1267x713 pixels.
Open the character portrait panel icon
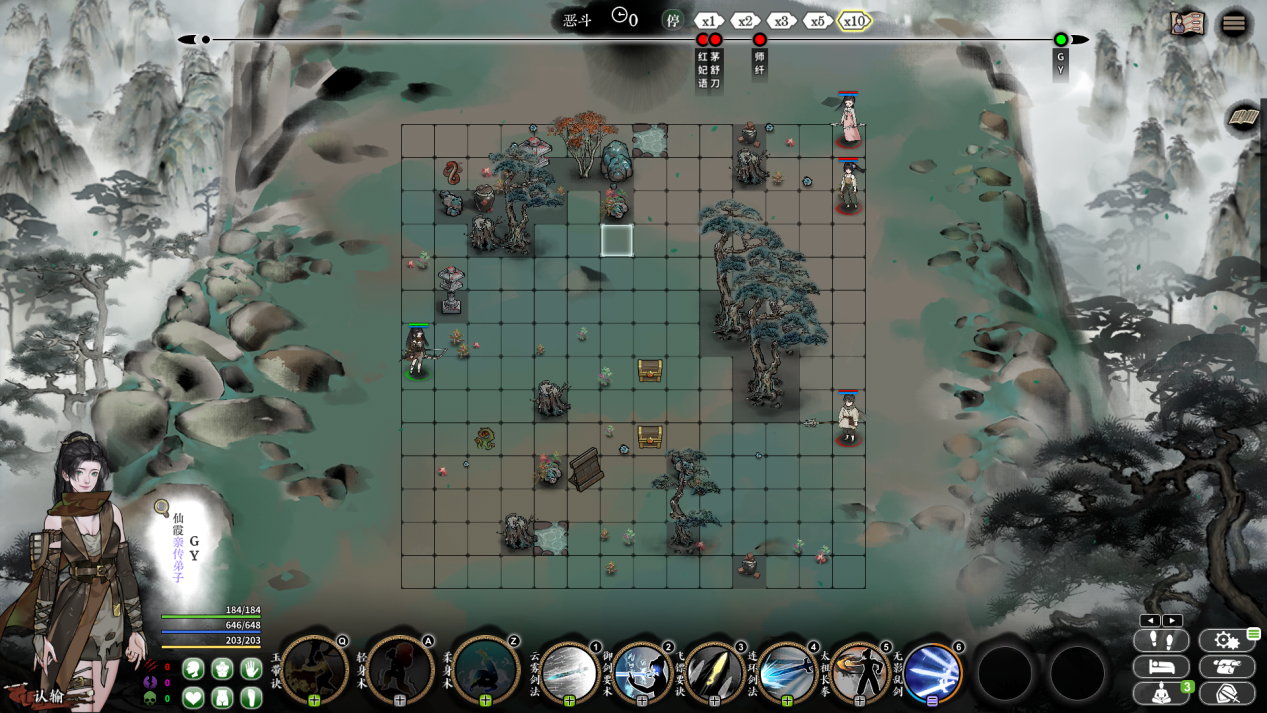[x=1187, y=24]
